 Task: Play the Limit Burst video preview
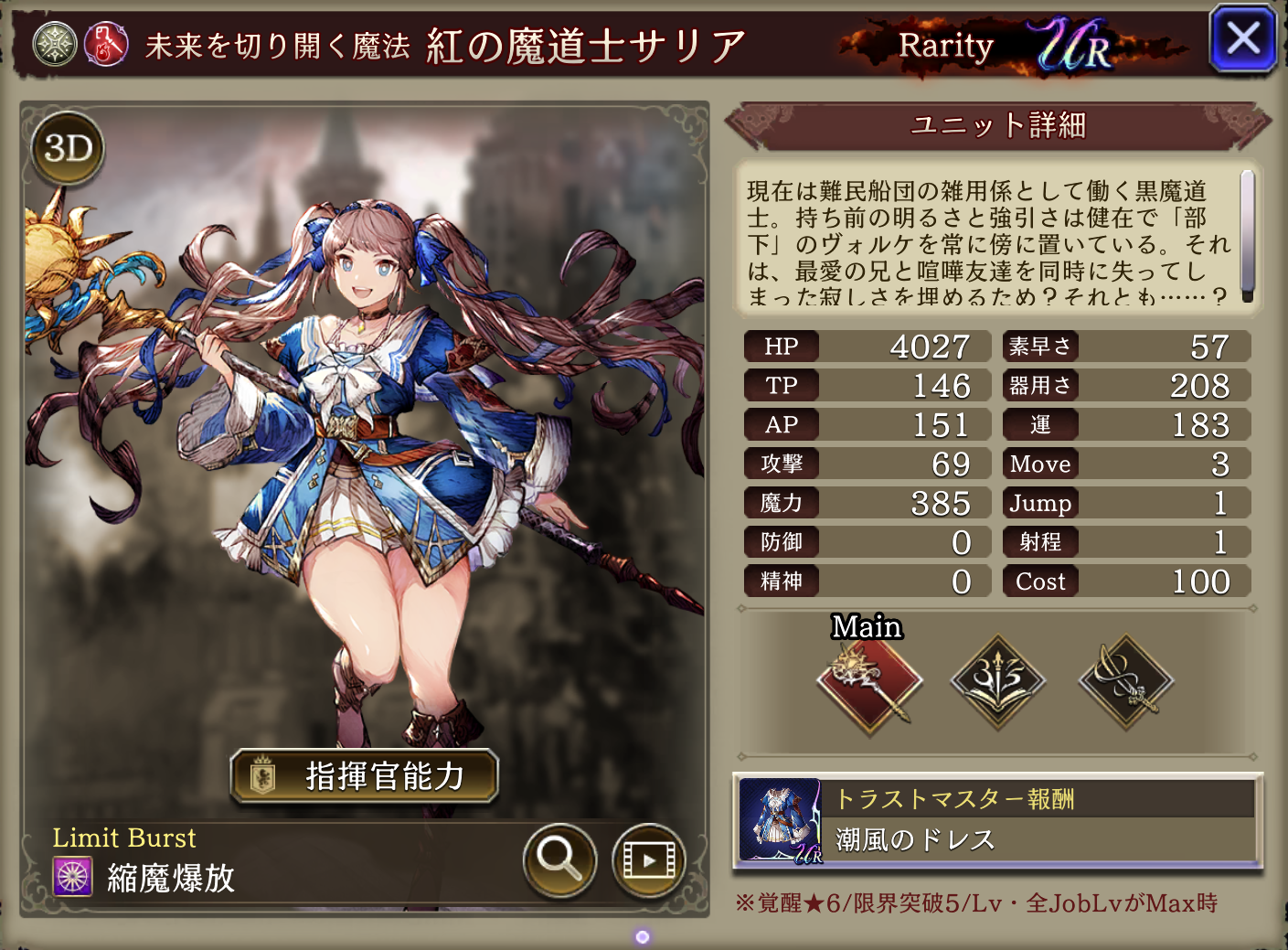coord(648,859)
